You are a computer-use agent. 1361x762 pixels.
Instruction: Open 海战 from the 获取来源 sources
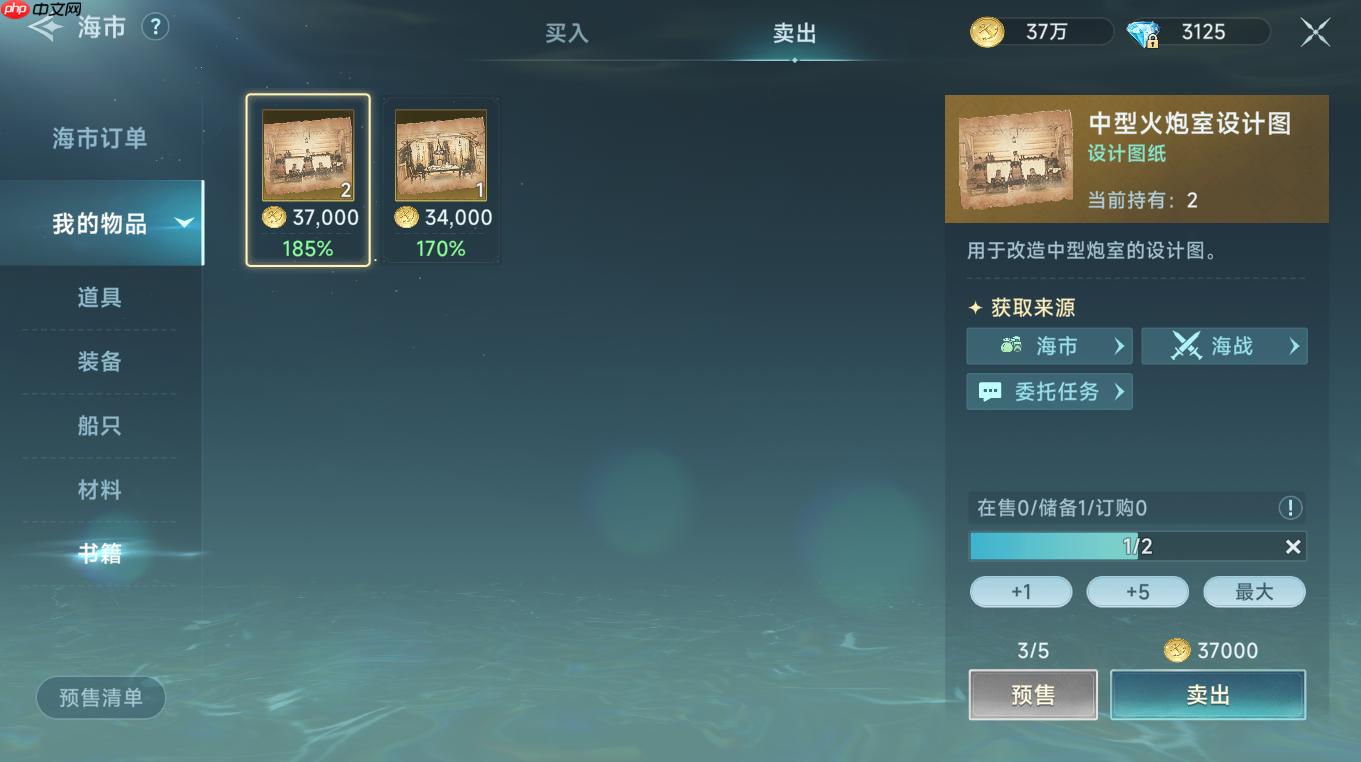(1224, 346)
